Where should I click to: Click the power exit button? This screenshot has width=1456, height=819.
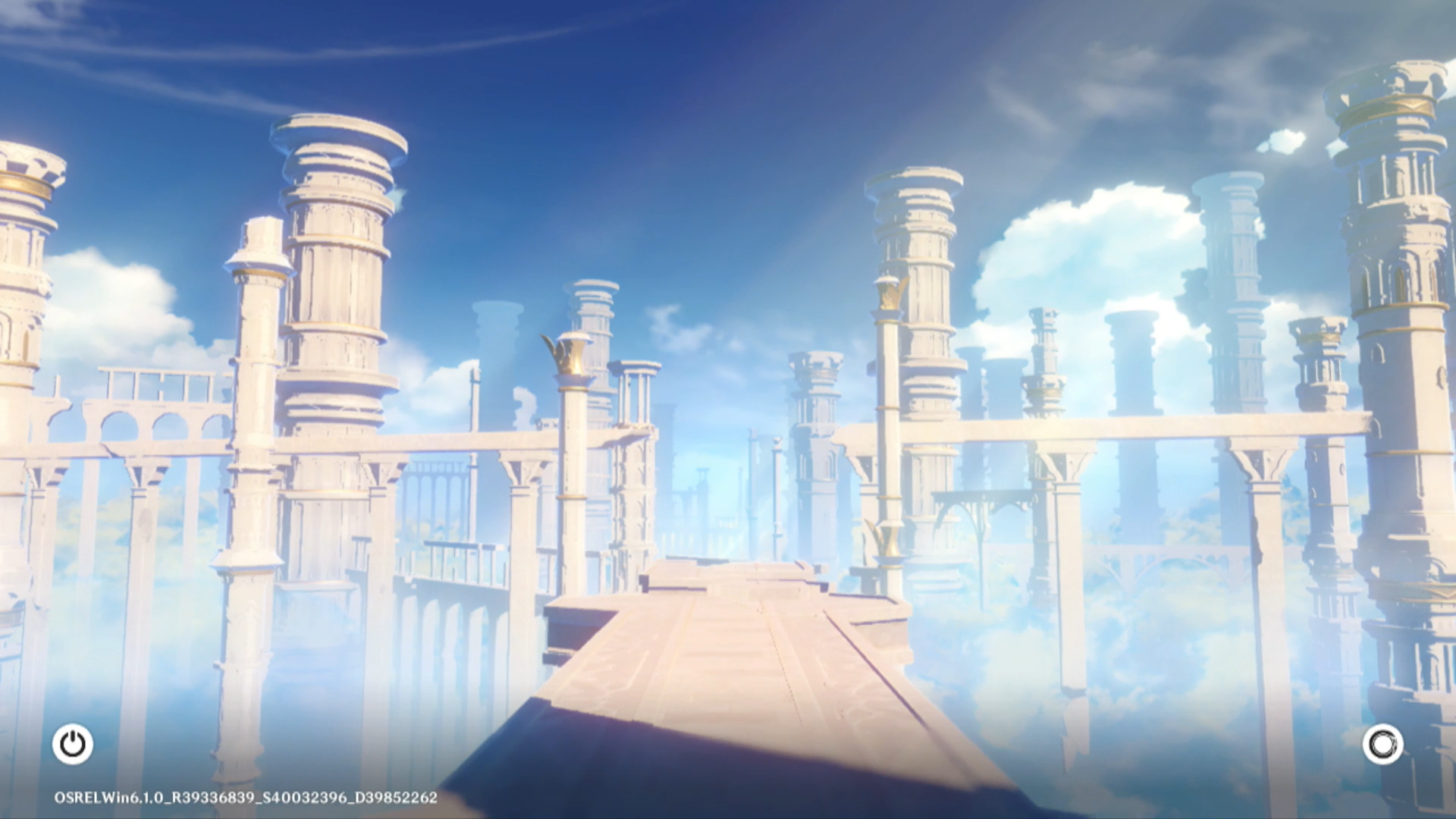(73, 744)
